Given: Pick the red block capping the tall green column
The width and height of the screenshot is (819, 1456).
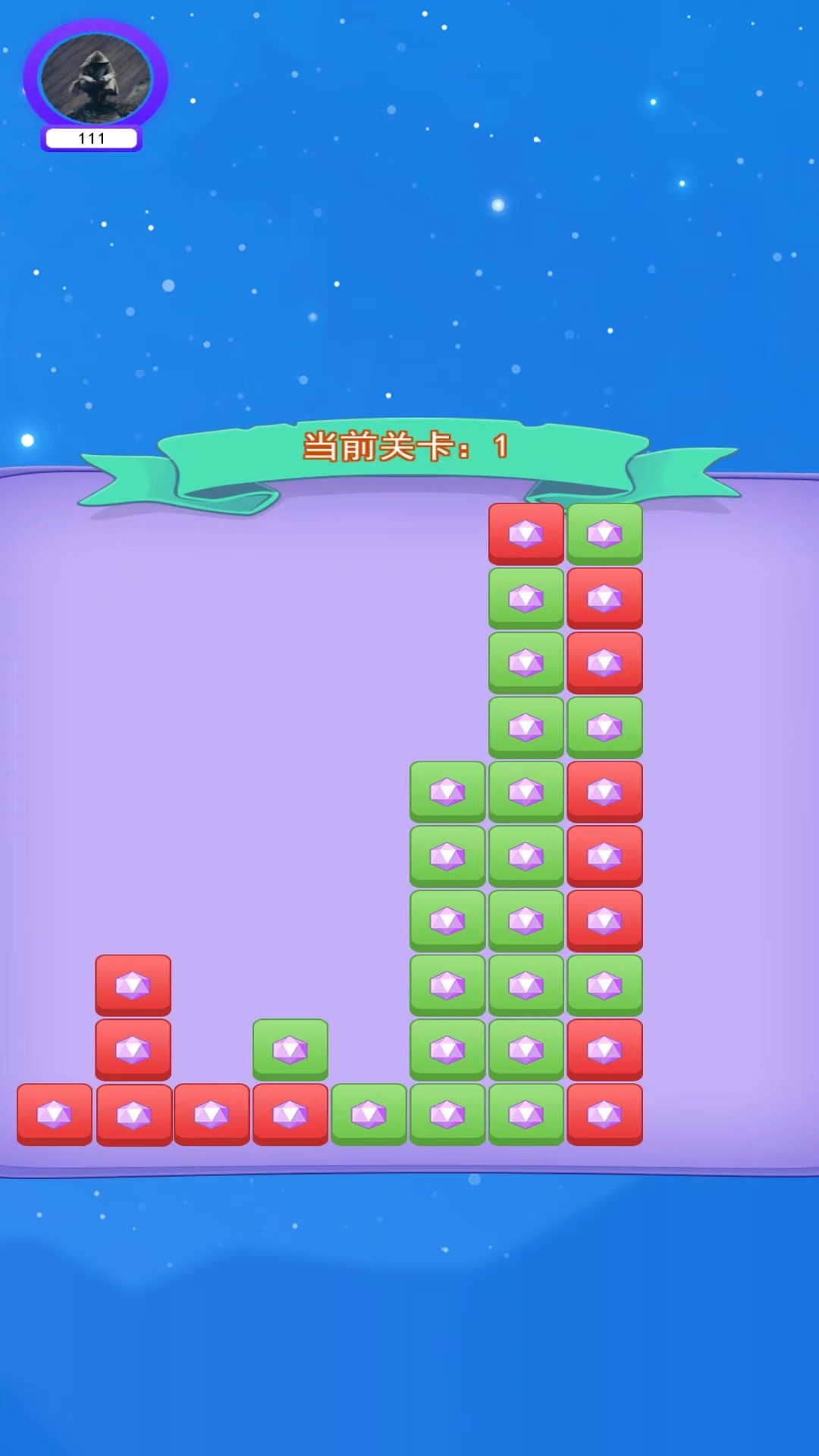Looking at the screenshot, I should (x=526, y=534).
